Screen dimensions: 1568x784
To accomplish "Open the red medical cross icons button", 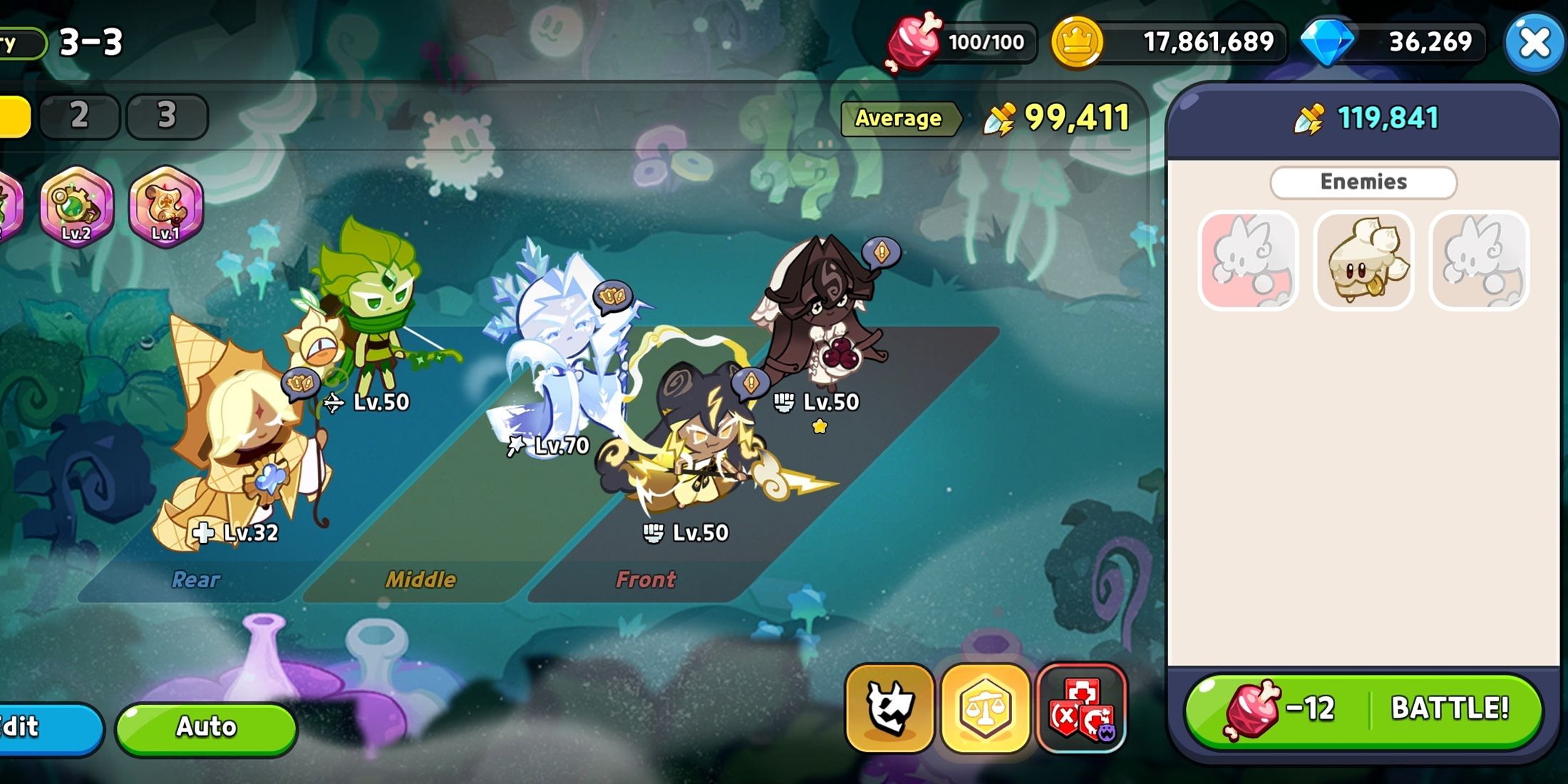I will coord(1081,708).
